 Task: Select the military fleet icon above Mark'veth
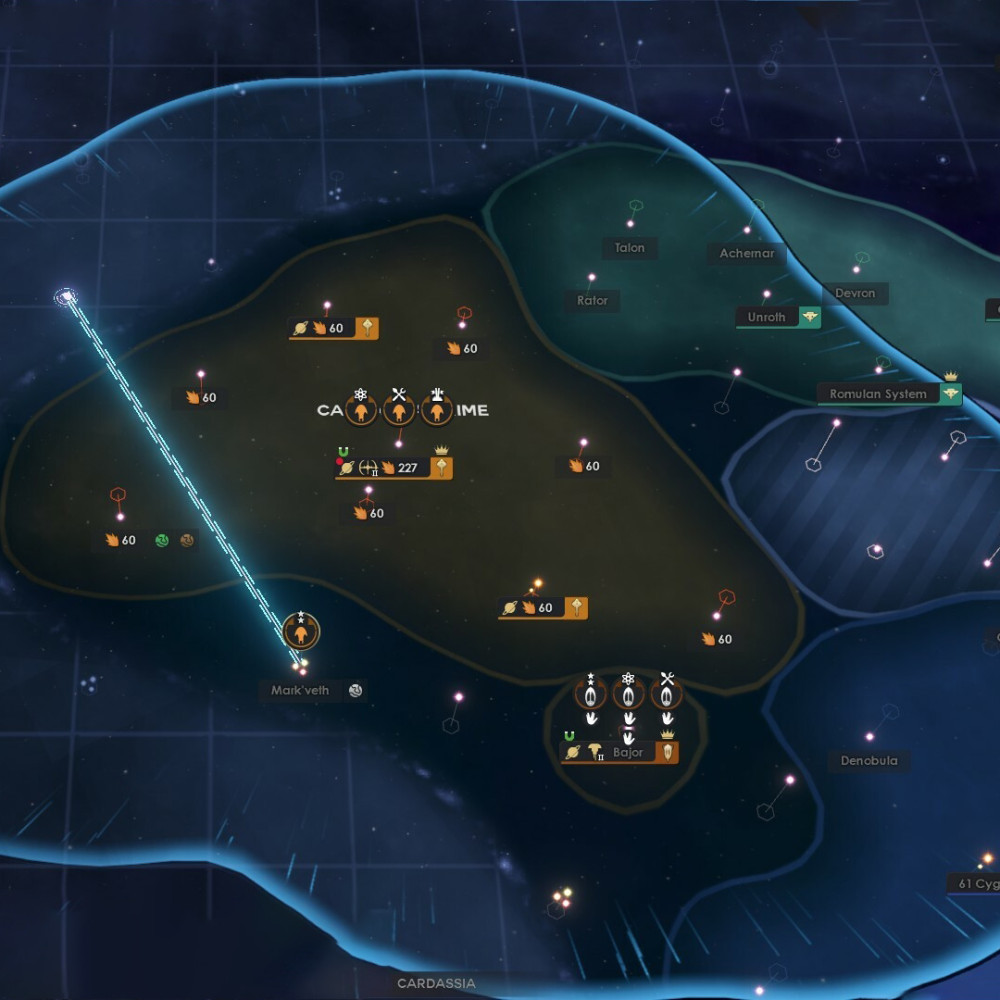click(x=301, y=632)
